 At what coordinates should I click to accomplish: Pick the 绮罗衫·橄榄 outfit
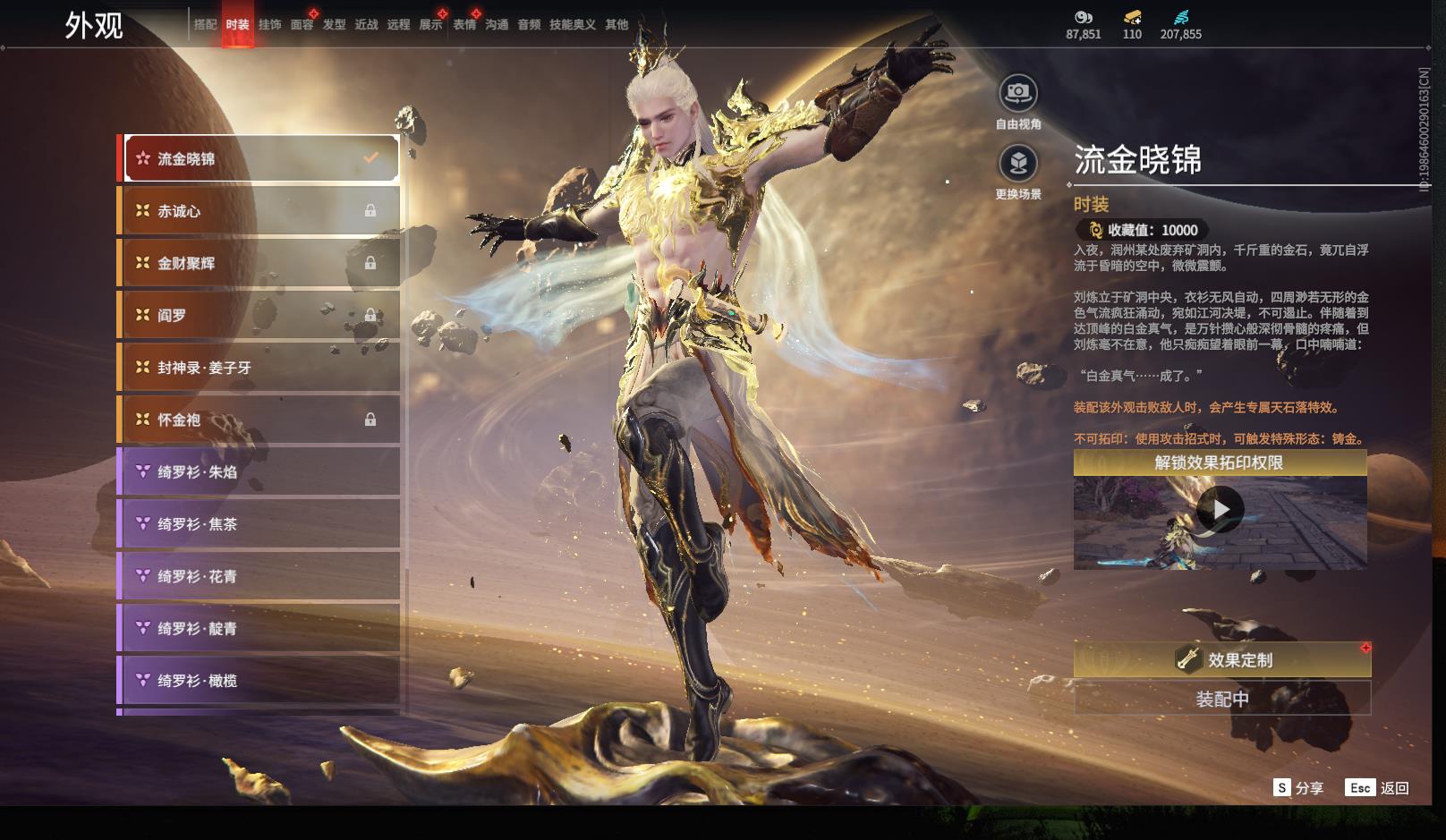point(259,681)
